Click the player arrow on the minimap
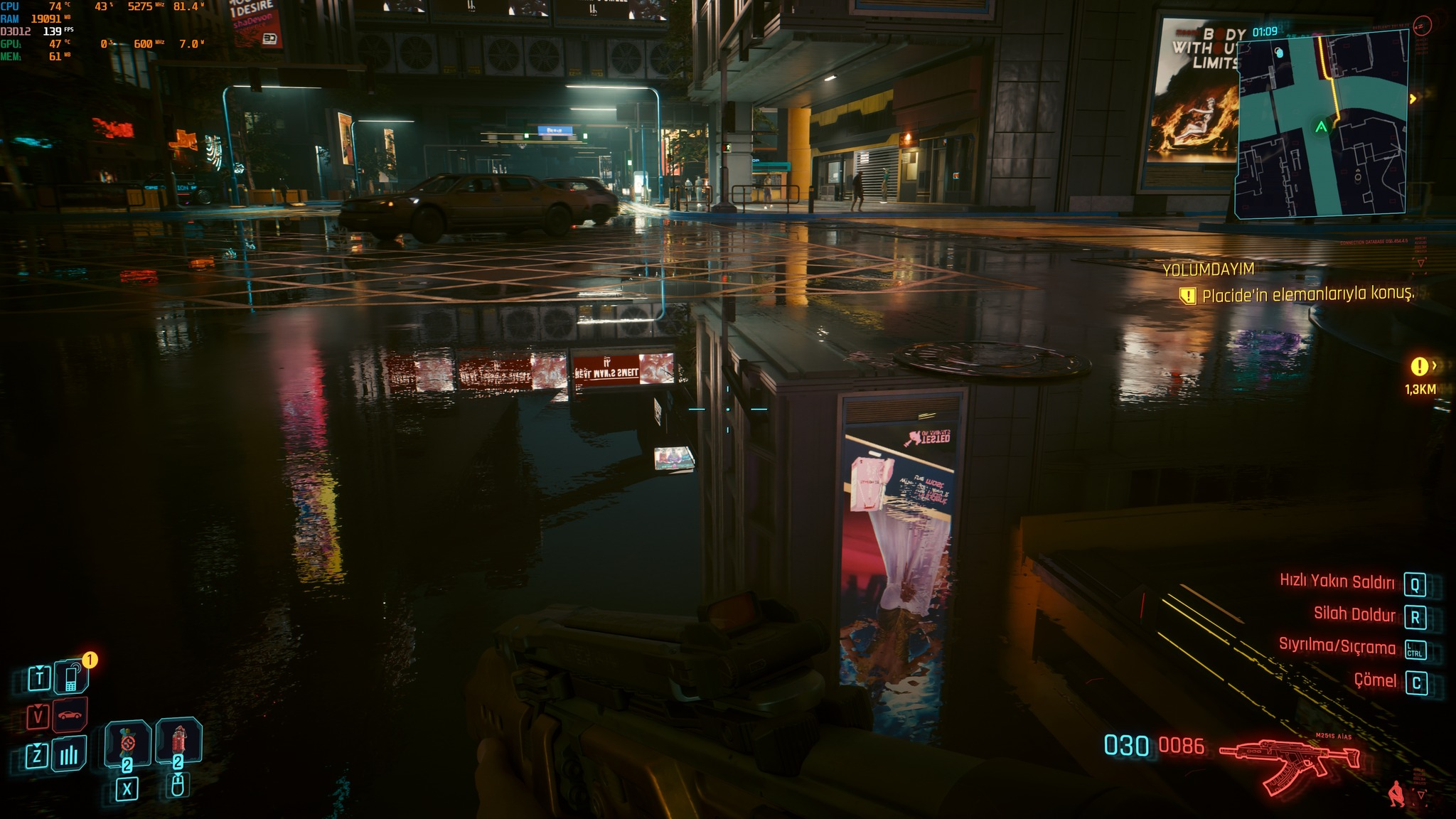The image size is (1456, 819). point(1321,127)
